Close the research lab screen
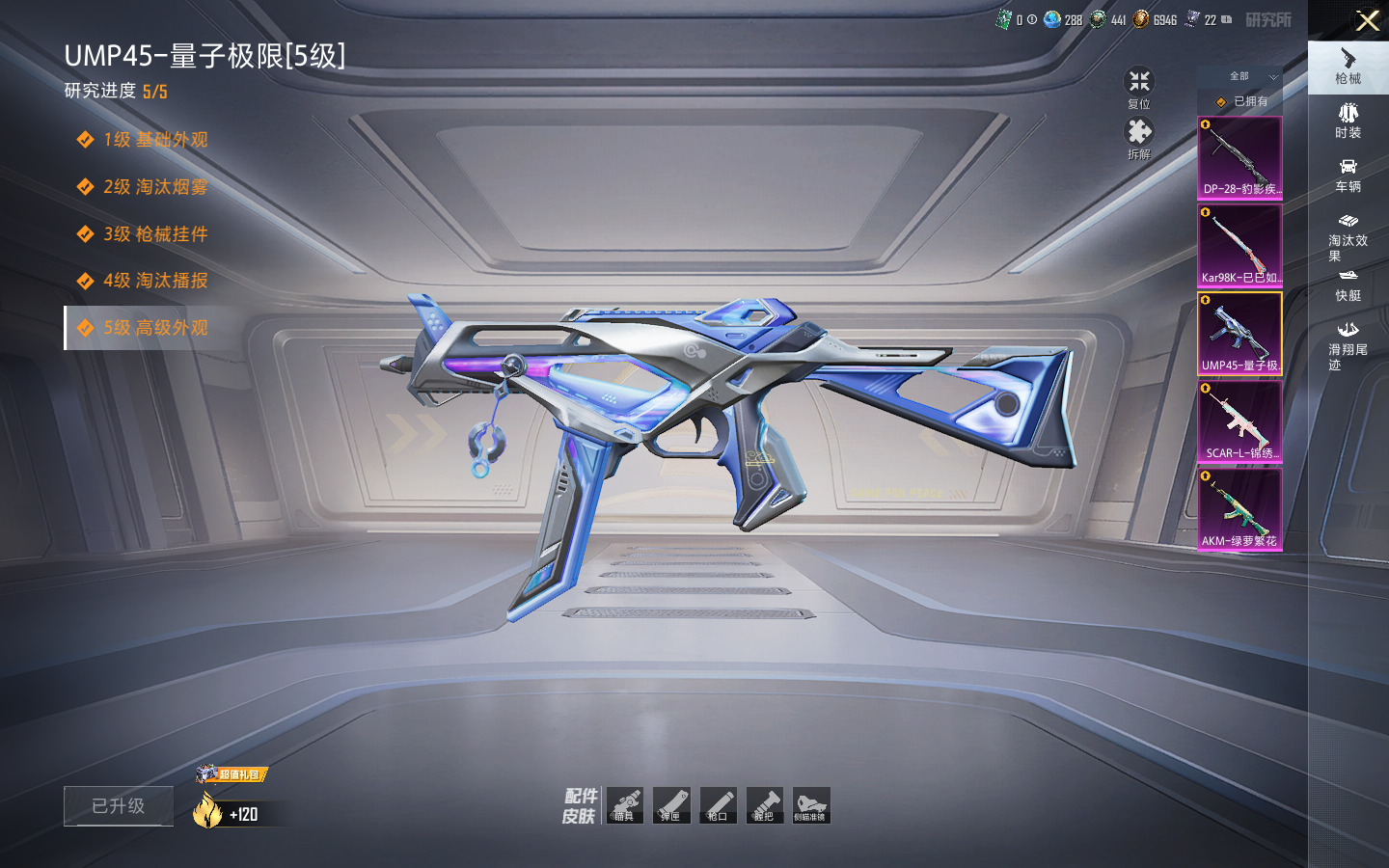This screenshot has width=1389, height=868. (1367, 20)
